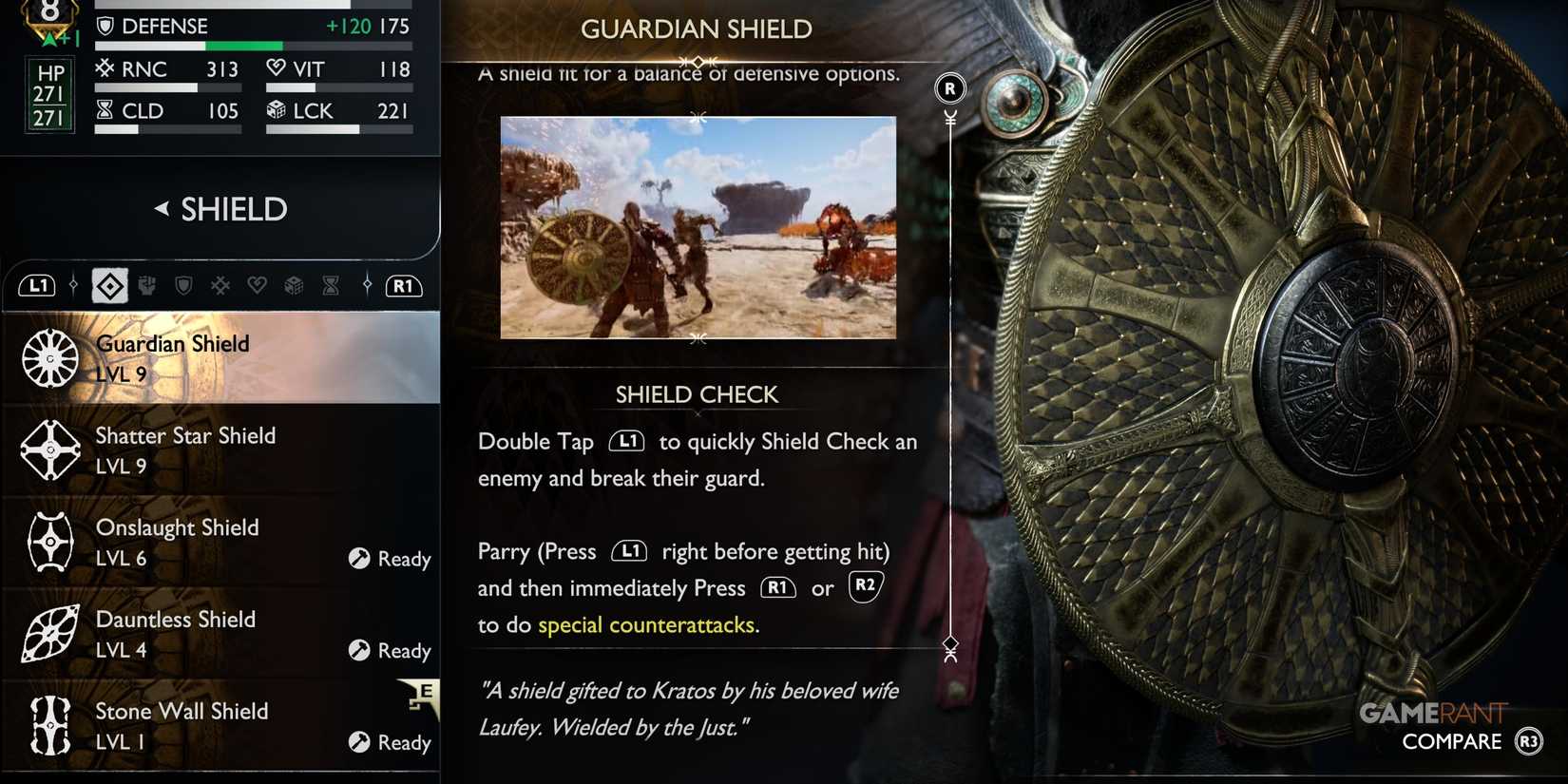Click the special counterattacks highlighted text
The width and height of the screenshot is (1568, 784).
[648, 624]
